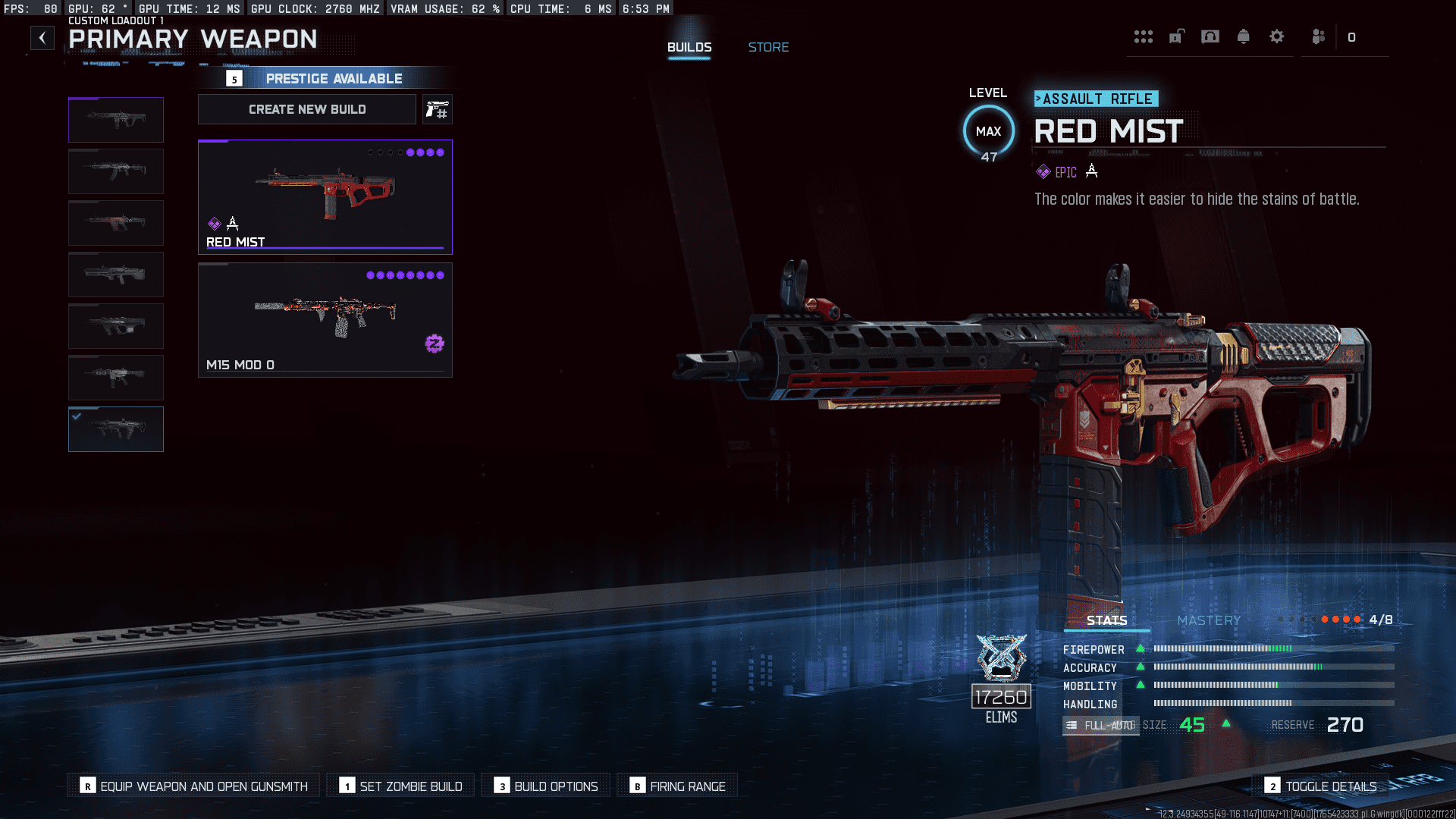Select the Red Mist build card

click(325, 196)
